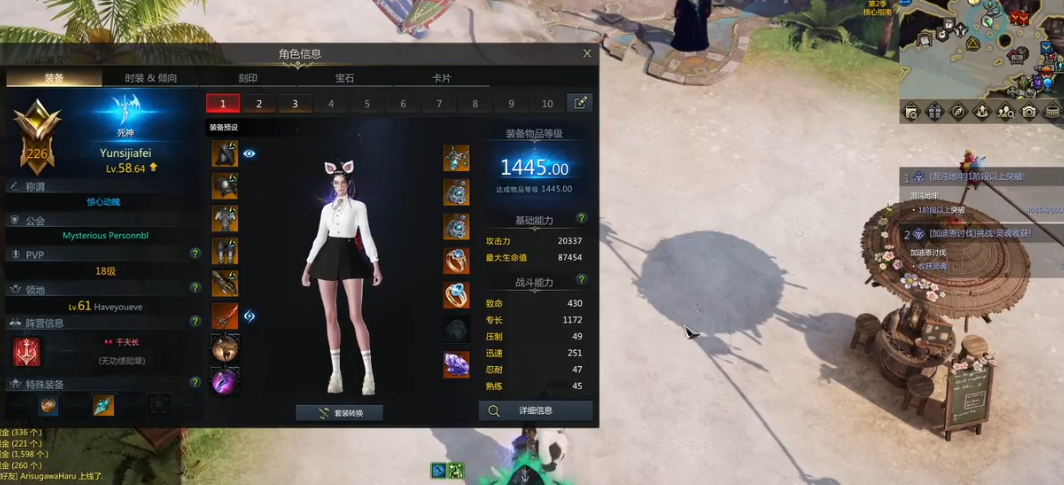
Task: Toggle the helmet visibility eye icon
Action: pos(250,154)
